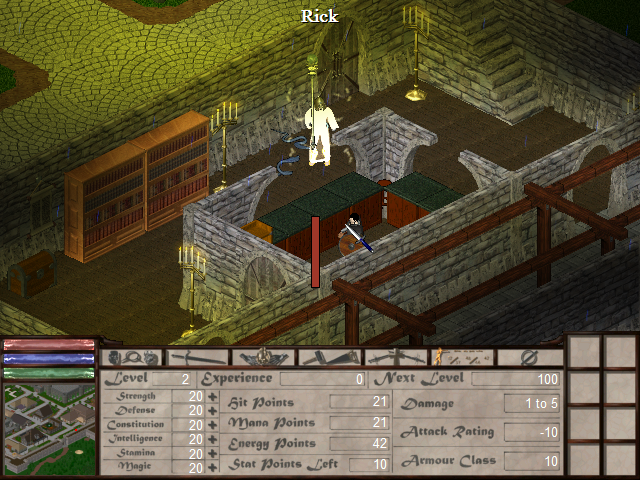Click the crossed-circle toolbar icon
Image resolution: width=640 pixels, height=480 pixels.
[x=529, y=357]
